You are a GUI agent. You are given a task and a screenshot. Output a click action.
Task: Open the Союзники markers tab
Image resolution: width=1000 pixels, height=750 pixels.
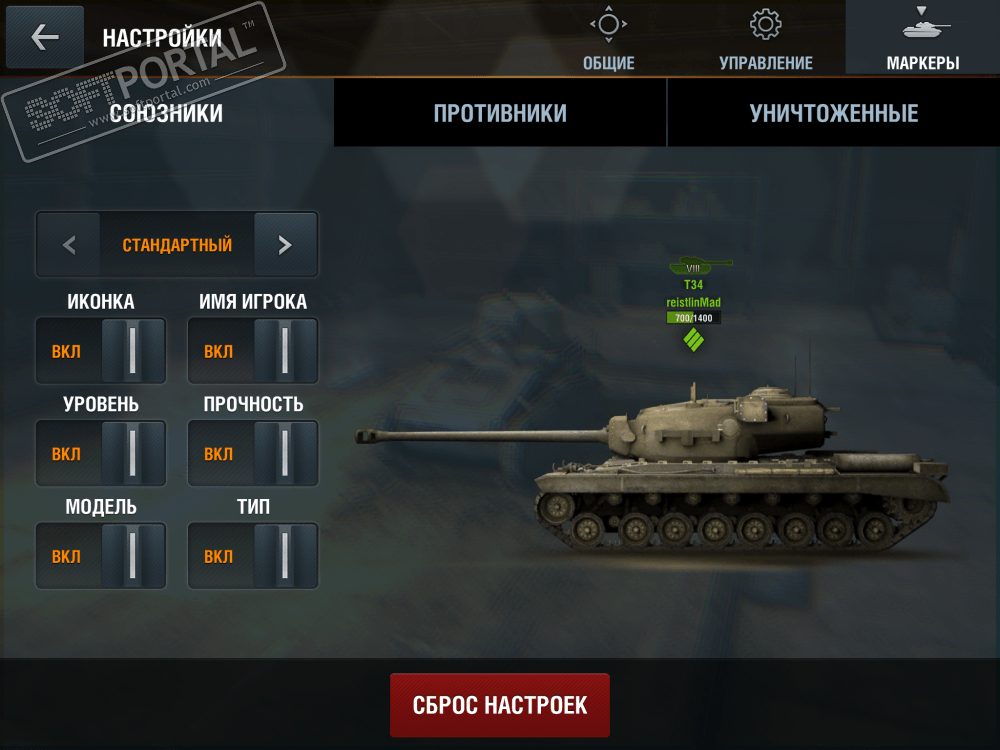pyautogui.click(x=167, y=113)
